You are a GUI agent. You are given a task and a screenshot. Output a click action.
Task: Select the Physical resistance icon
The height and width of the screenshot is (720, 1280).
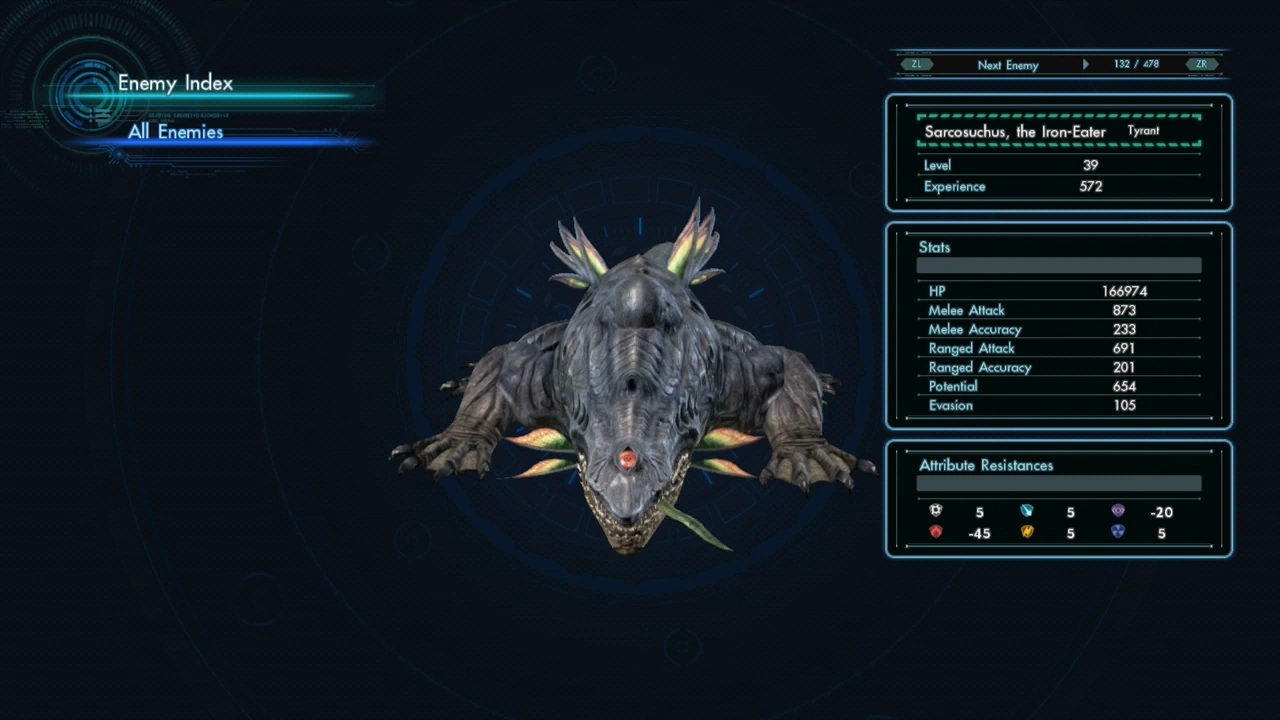935,511
